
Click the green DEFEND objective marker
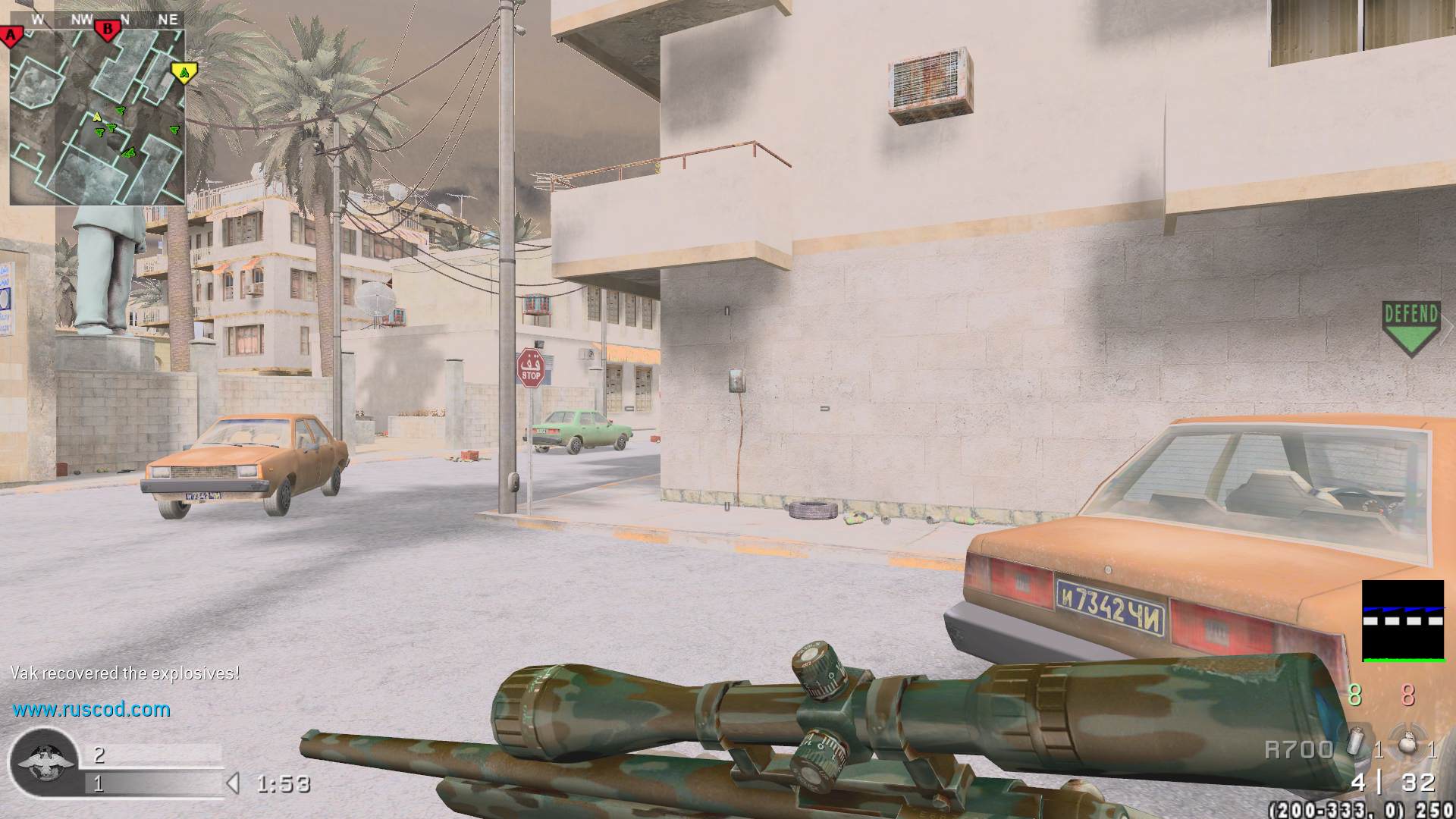click(1410, 328)
